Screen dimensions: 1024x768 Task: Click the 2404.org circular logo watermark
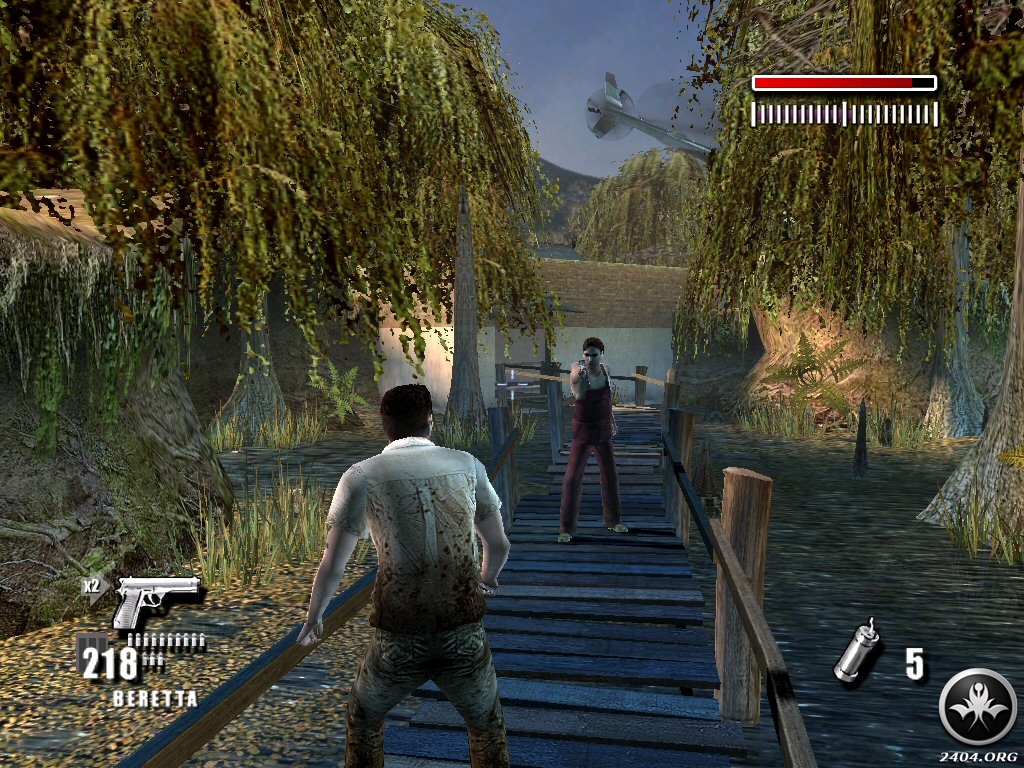(977, 707)
